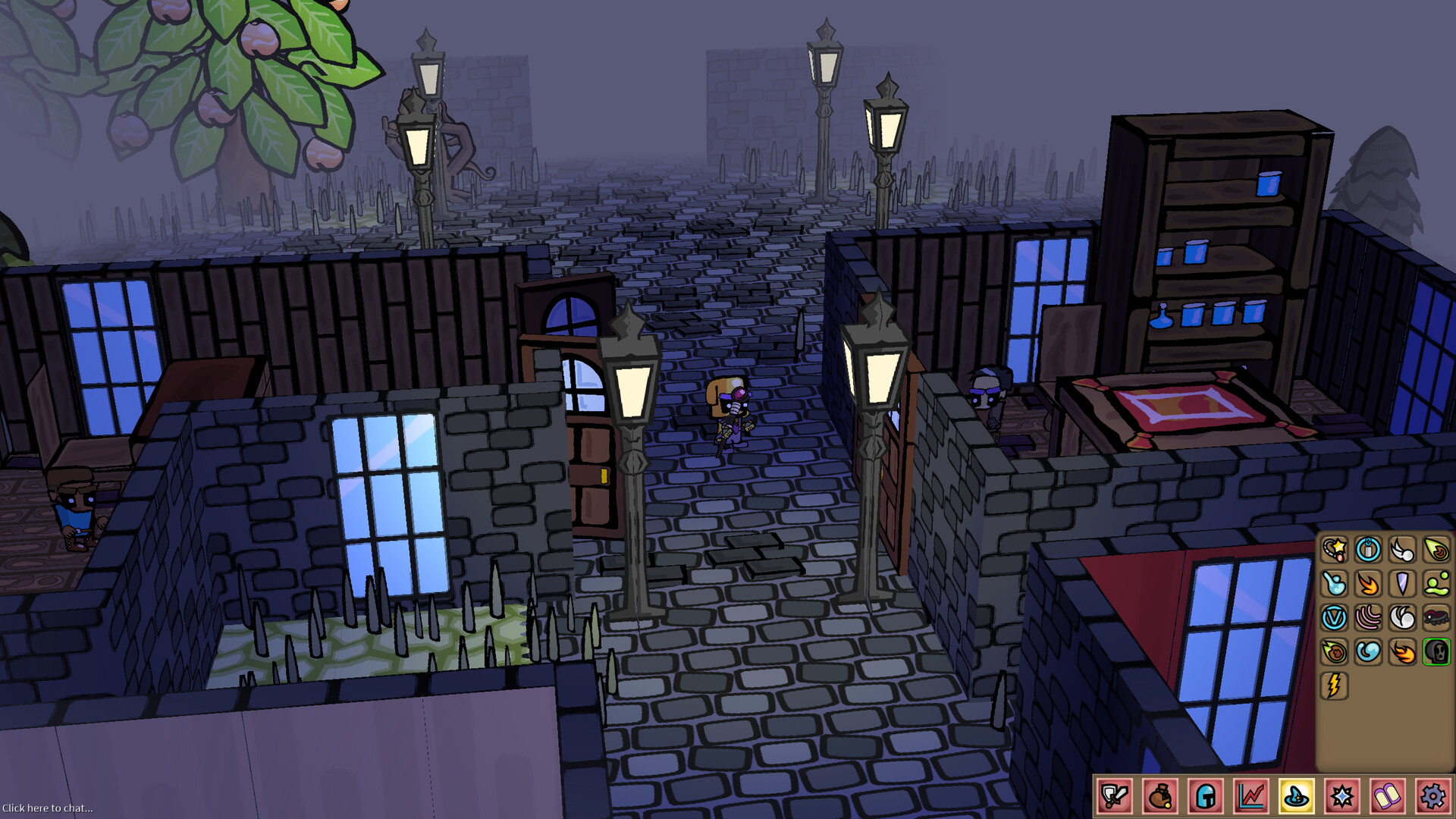1456x819 pixels.
Task: Toggle the swirling water spell slot
Action: 1367,652
